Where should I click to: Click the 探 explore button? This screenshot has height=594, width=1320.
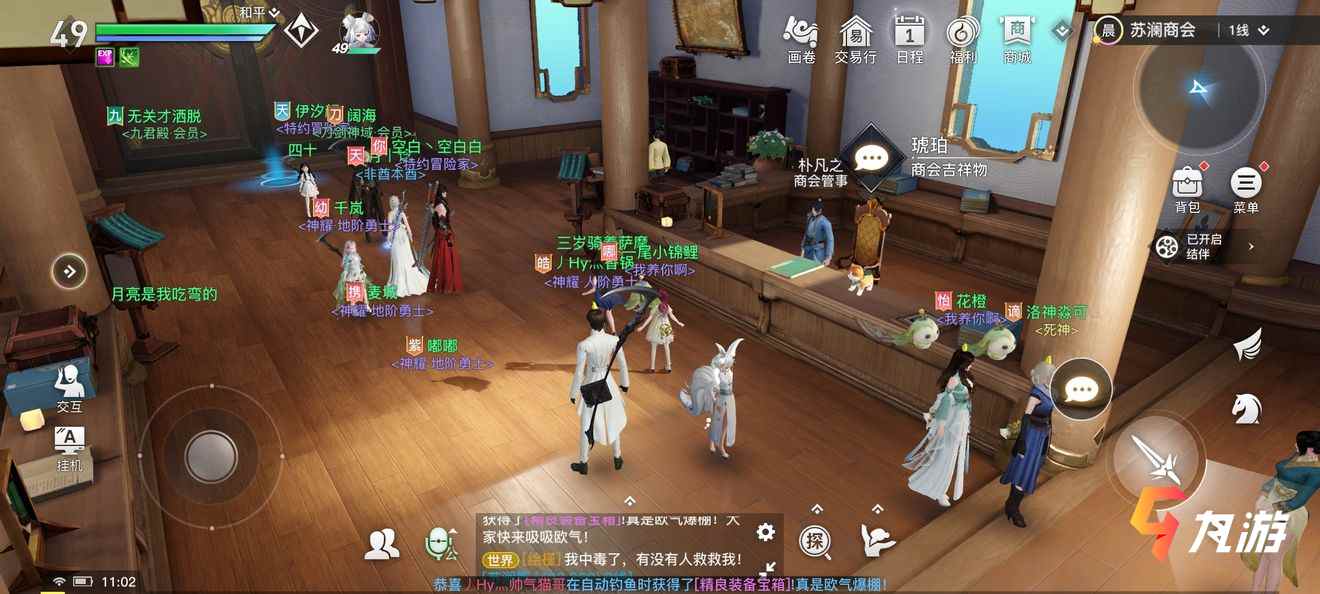pyautogui.click(x=816, y=542)
